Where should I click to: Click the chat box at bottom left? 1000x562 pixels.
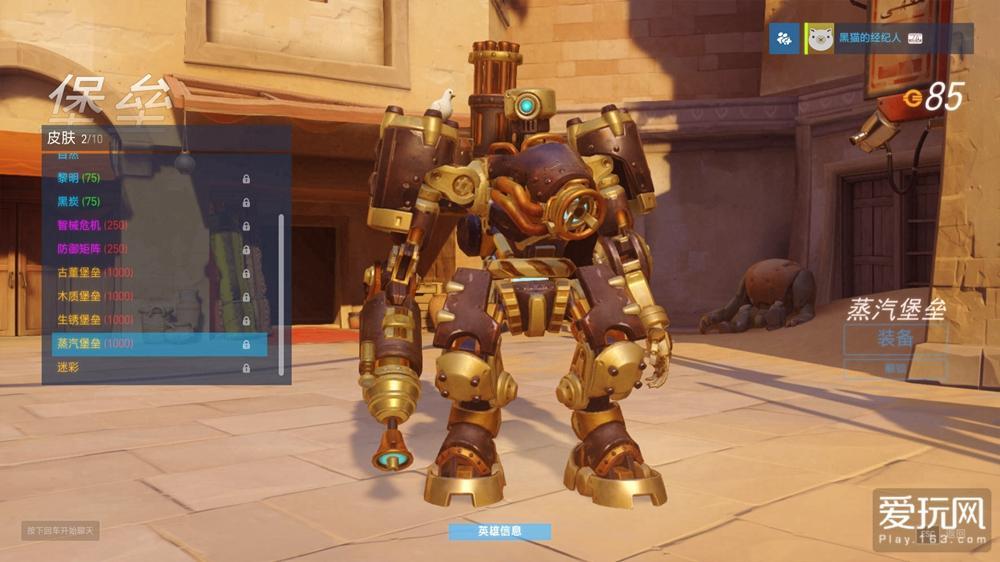click(x=60, y=530)
